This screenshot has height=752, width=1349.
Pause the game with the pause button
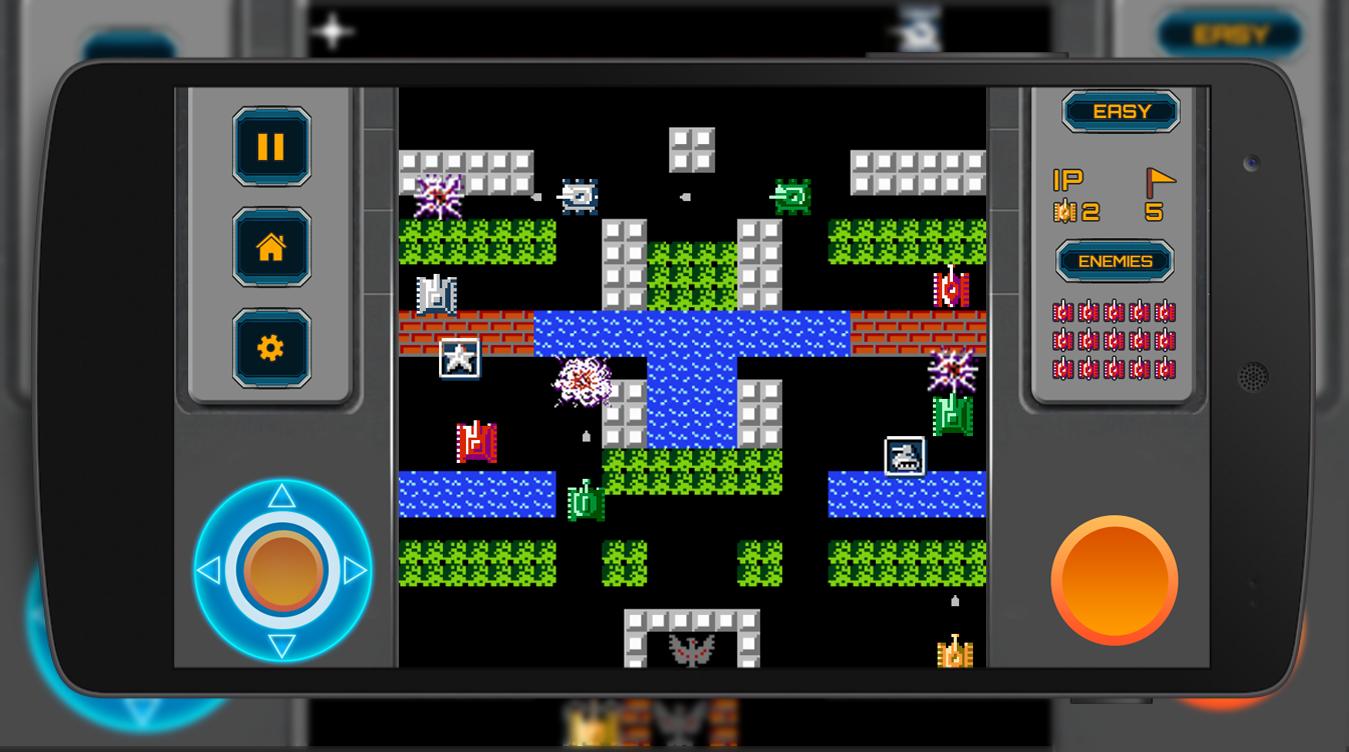pos(271,147)
